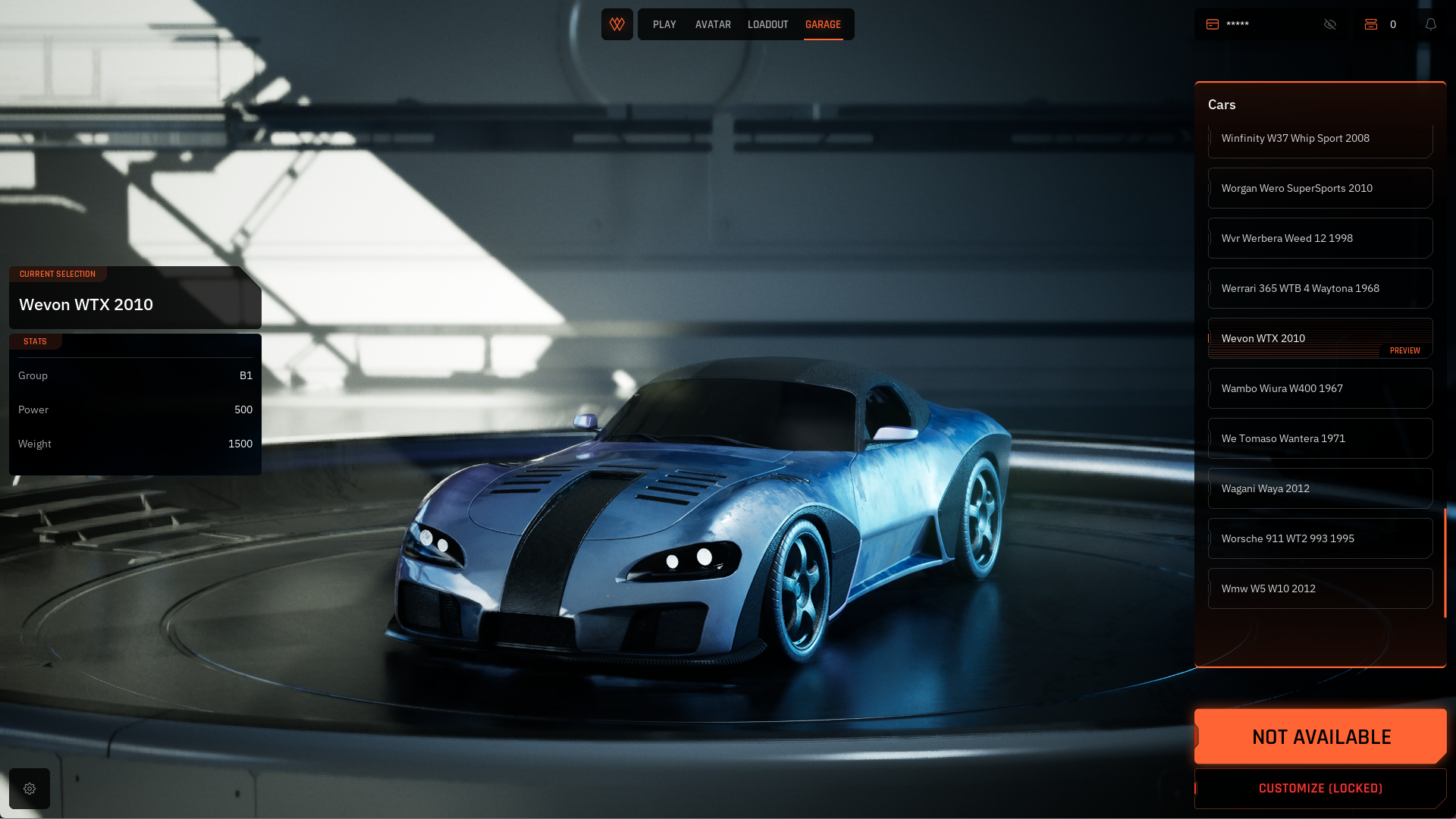
Task: Select Werrari 365 WTB 4 Waytona 1968
Action: pyautogui.click(x=1319, y=288)
